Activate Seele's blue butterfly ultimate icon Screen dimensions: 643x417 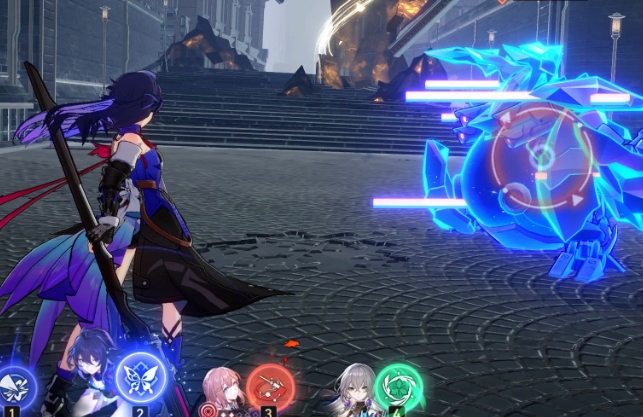pos(139,377)
